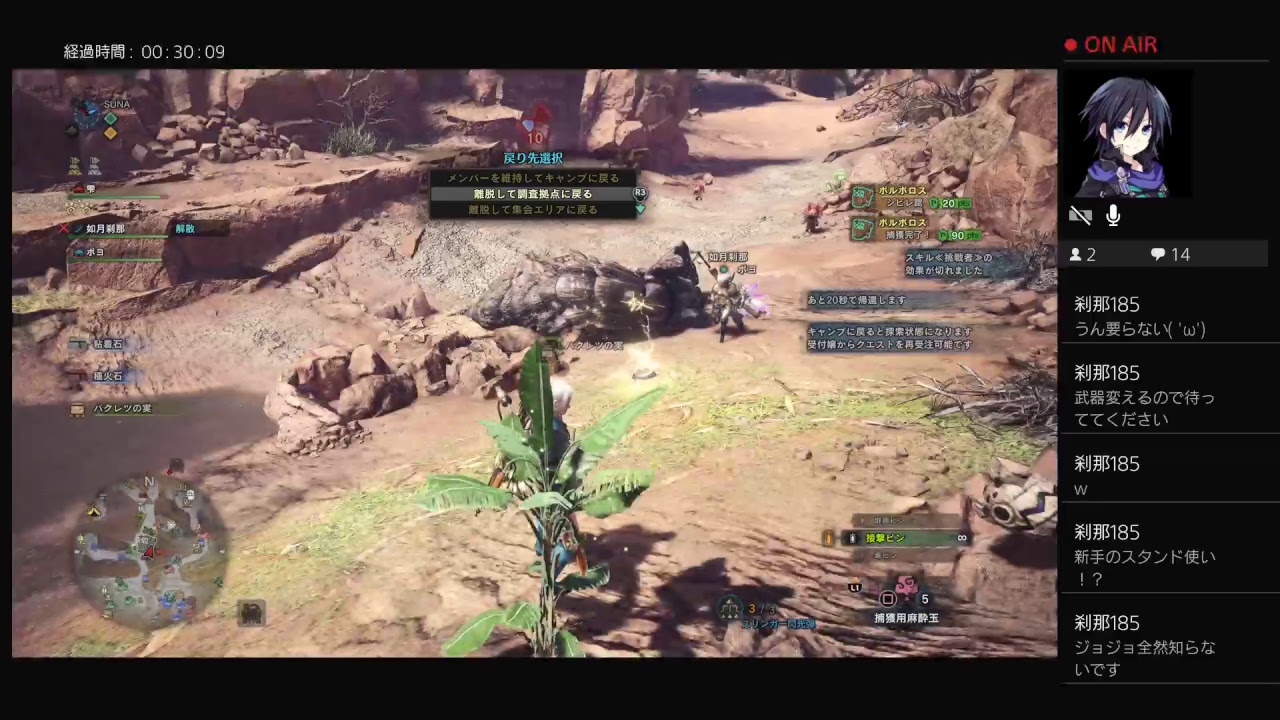Viewport: 1280px width, 720px height.
Task: Select the 粘着石 item icon
Action: 78,343
